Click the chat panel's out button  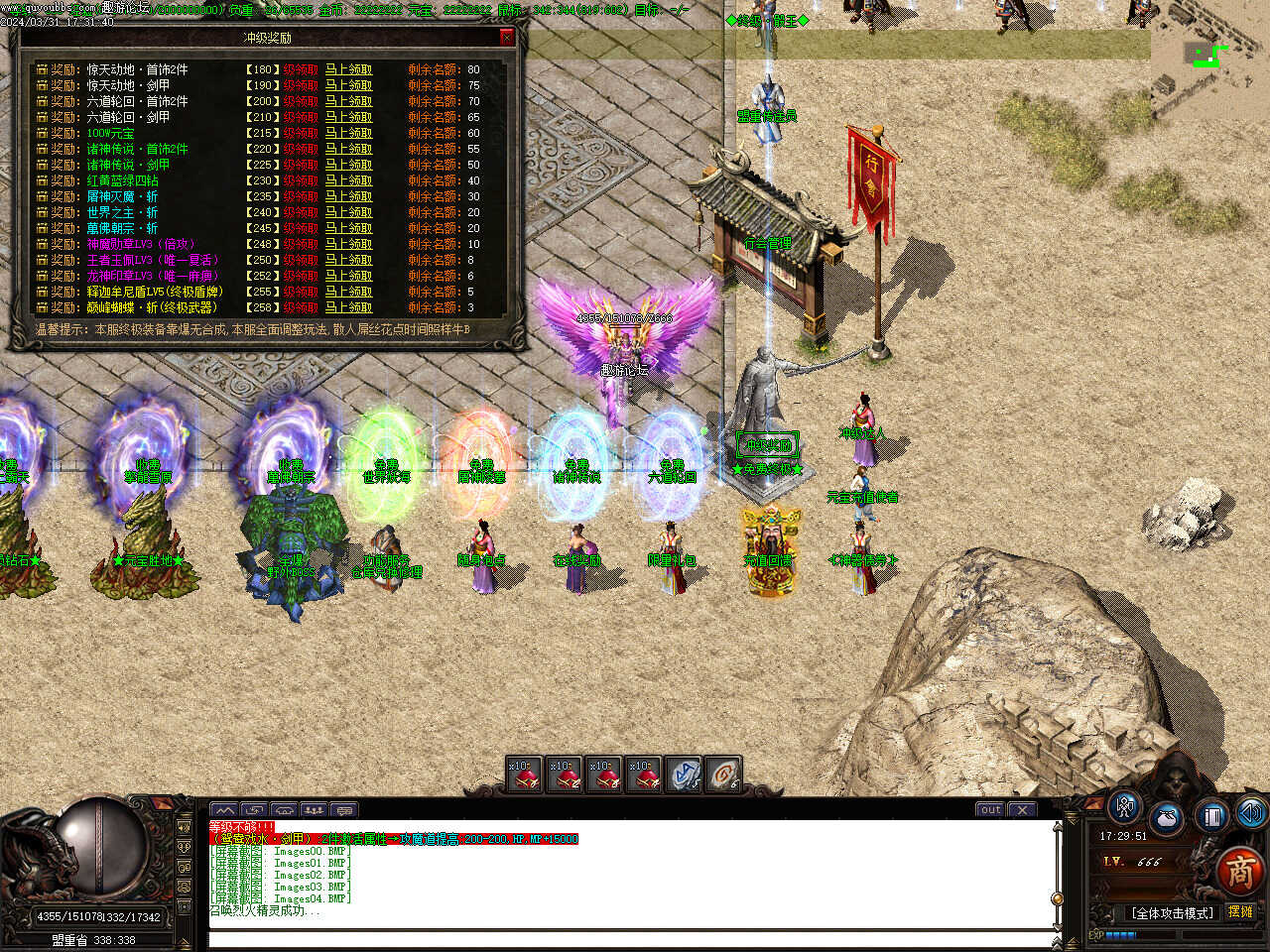coord(990,809)
